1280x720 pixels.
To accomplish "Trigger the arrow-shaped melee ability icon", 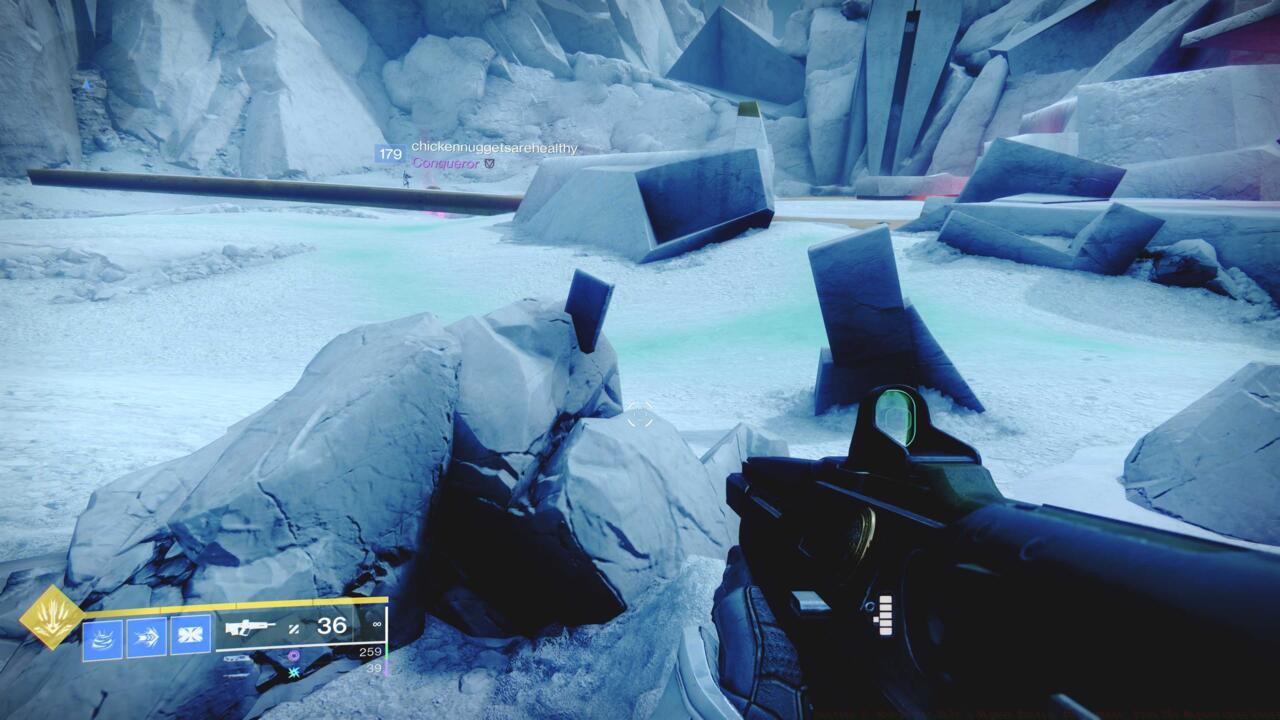I will tap(146, 637).
